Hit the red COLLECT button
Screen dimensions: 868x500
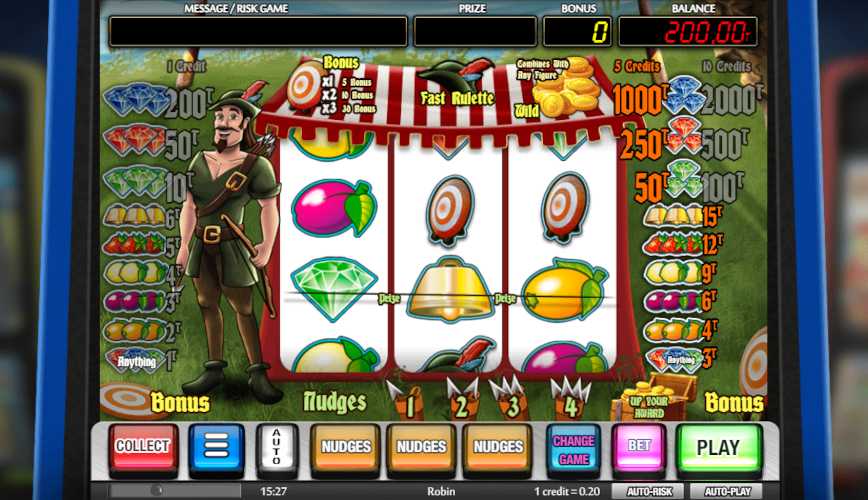click(x=144, y=448)
